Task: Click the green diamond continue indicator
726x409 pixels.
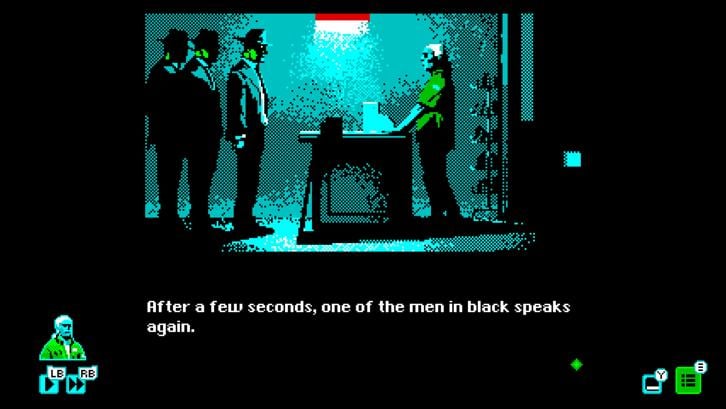Action: (x=576, y=364)
